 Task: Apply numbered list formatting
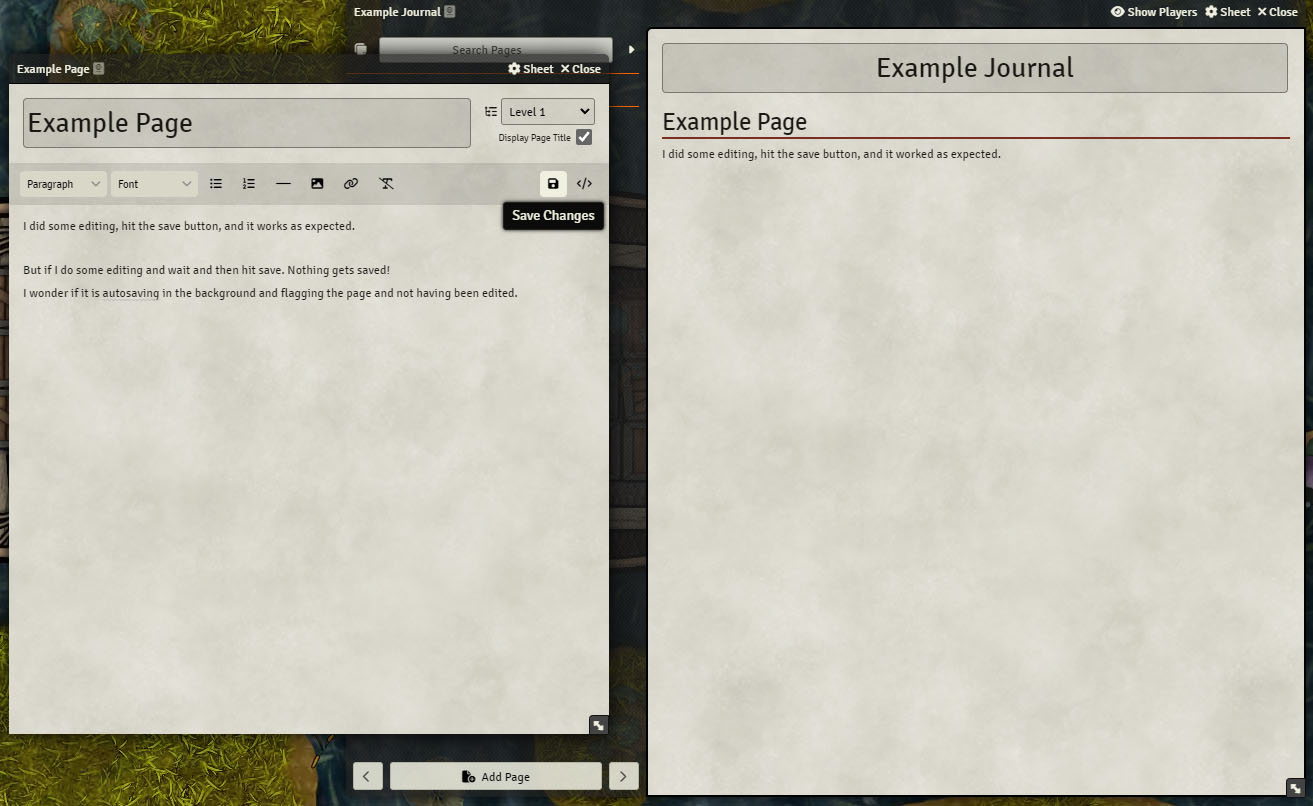coord(248,183)
